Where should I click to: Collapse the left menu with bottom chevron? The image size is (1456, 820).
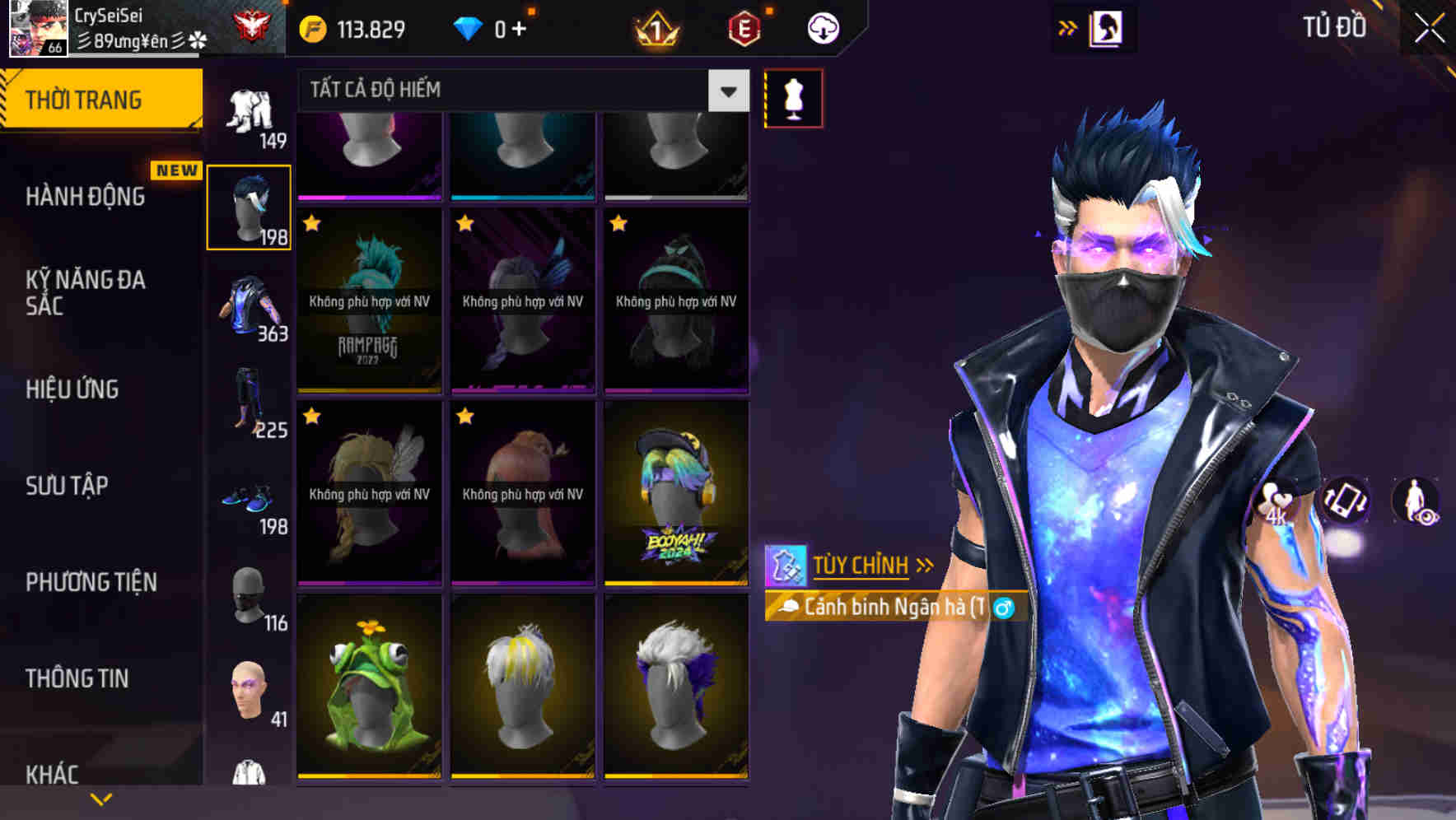coord(102,798)
